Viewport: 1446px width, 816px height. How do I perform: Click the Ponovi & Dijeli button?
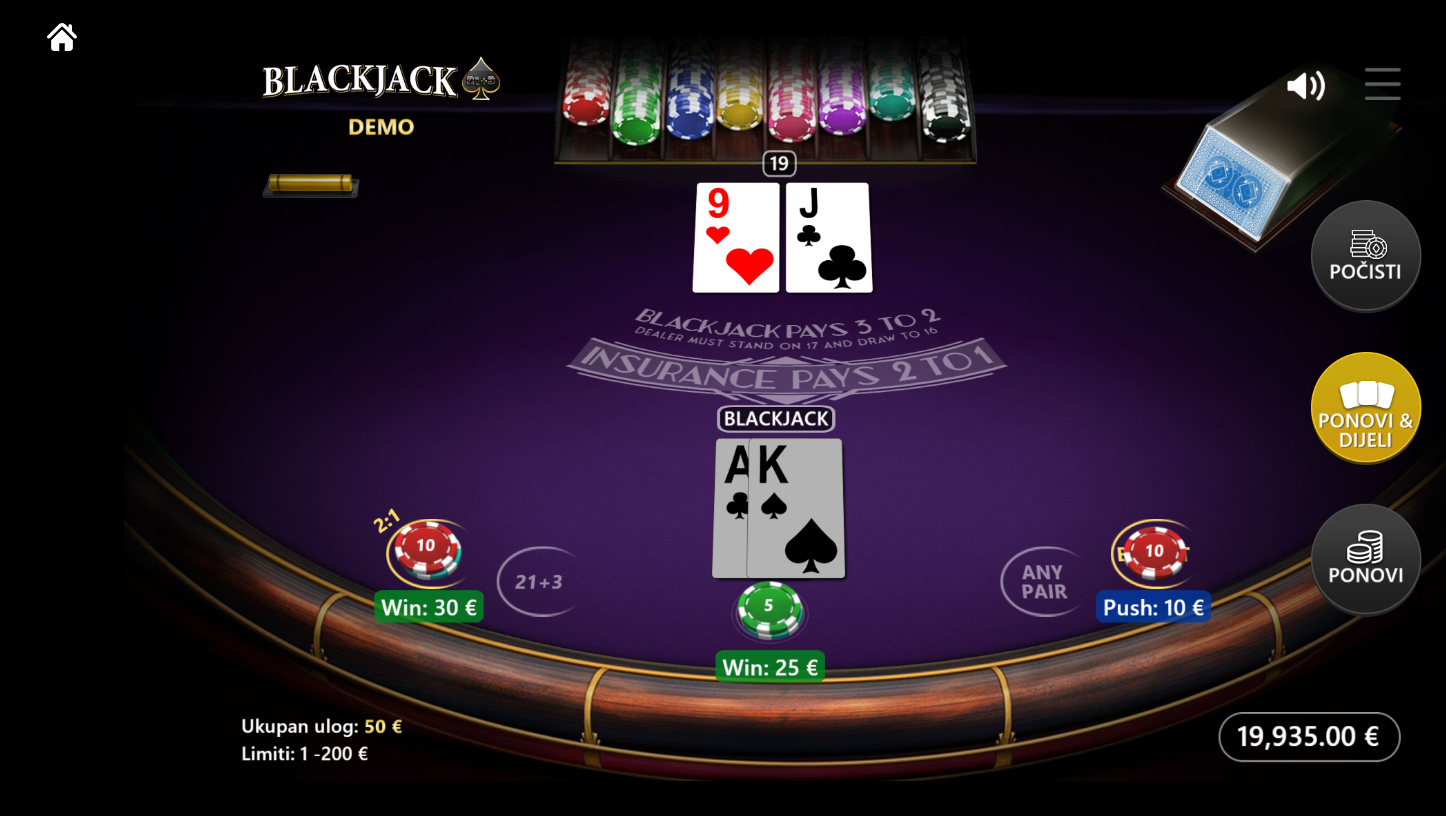point(1365,408)
